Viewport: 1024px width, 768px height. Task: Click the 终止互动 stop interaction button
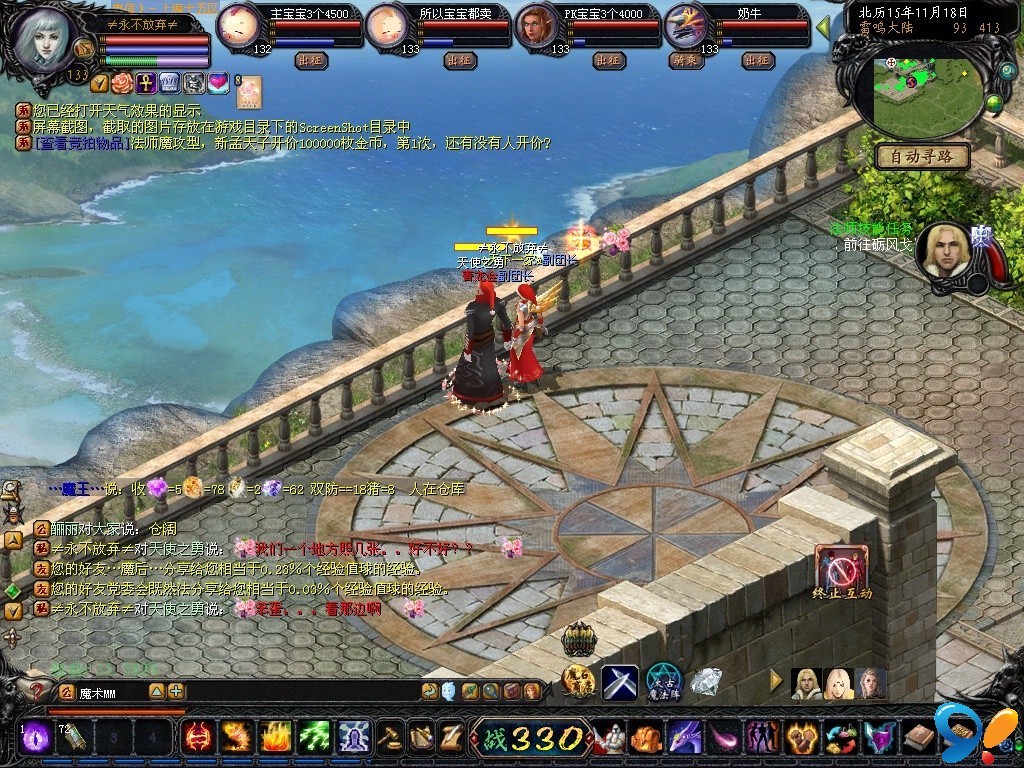[x=841, y=569]
